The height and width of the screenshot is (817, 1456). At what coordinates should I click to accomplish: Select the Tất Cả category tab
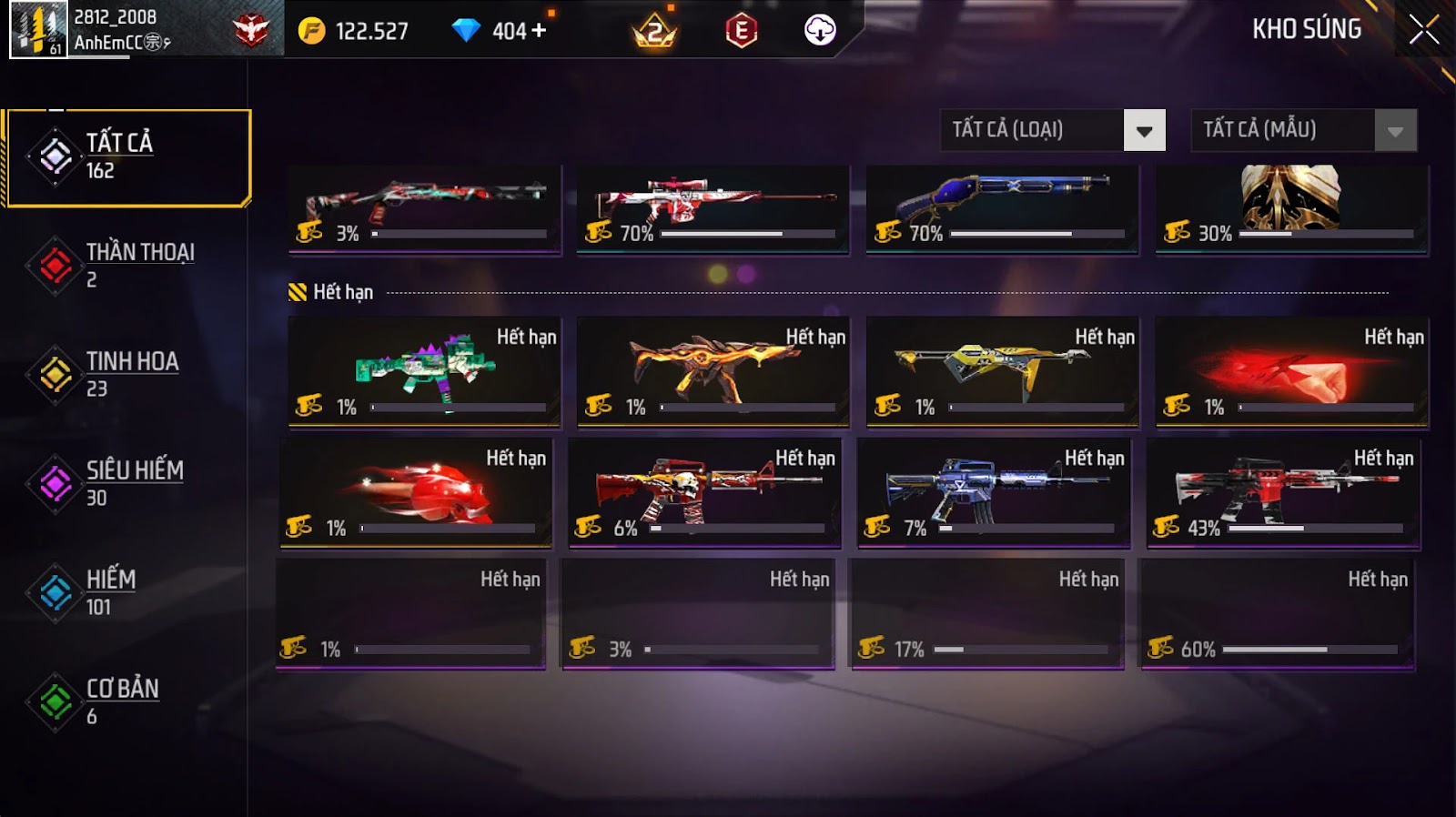click(x=127, y=157)
